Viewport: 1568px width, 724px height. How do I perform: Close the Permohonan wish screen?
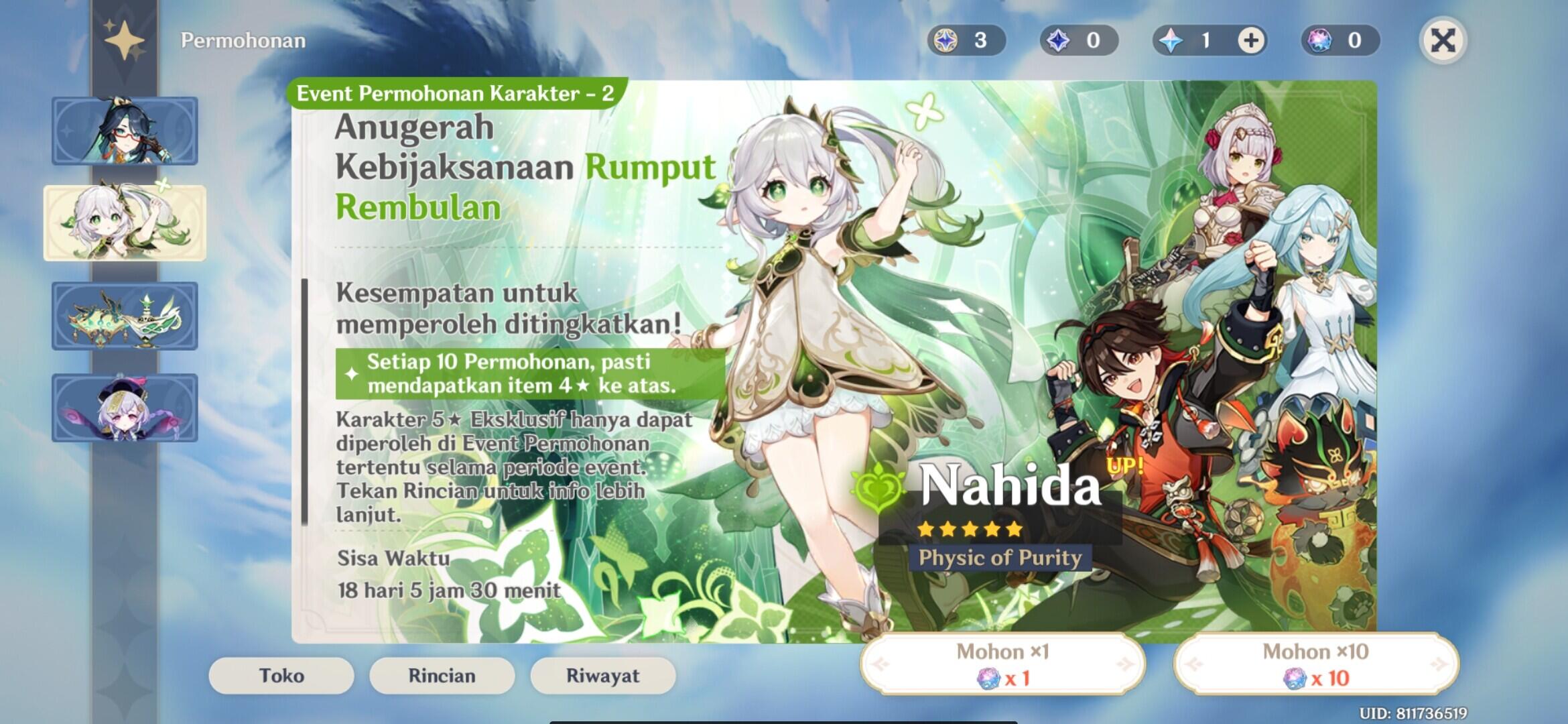point(1443,41)
